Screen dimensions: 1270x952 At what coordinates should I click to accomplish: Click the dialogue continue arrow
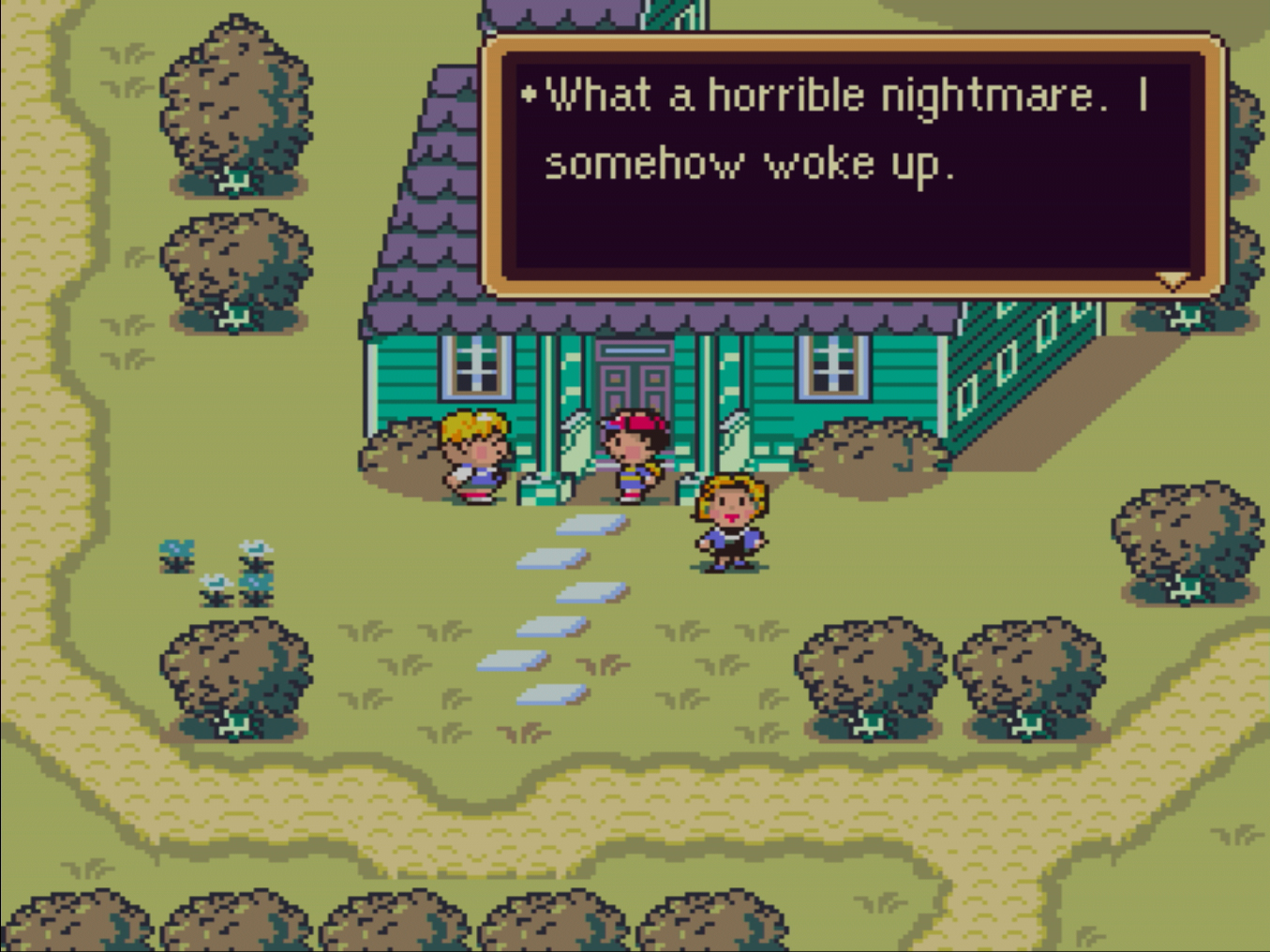1172,279
